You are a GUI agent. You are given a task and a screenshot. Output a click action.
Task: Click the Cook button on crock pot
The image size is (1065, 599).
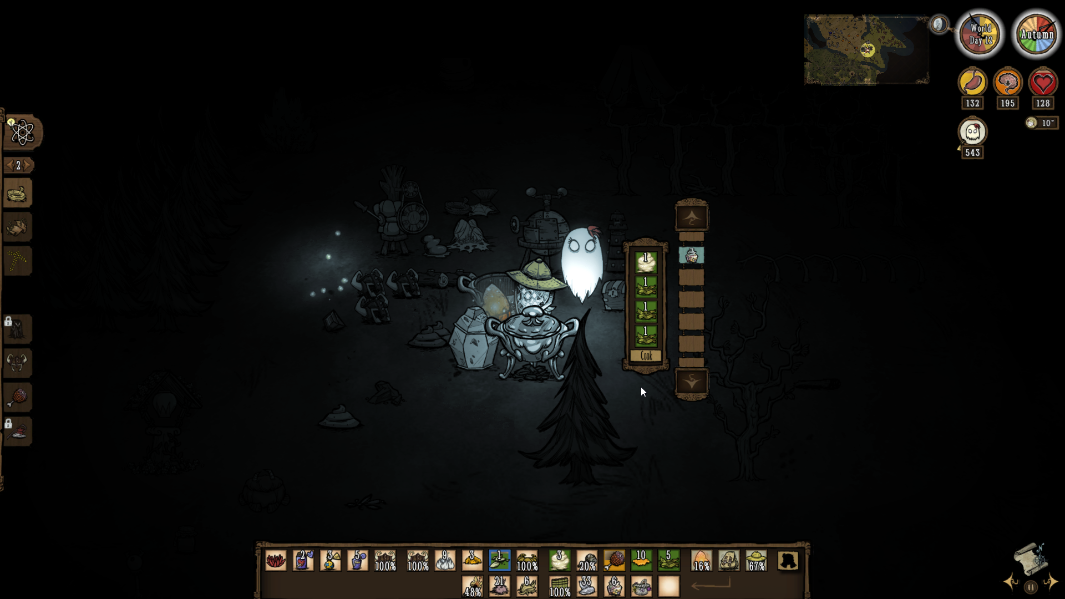[645, 356]
